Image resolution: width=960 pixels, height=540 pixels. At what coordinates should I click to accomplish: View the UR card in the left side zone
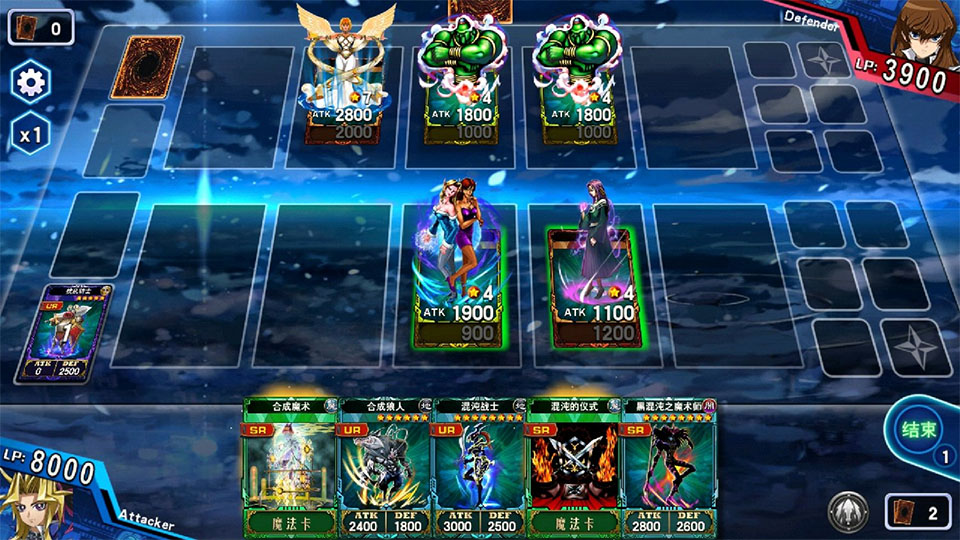[x=77, y=334]
